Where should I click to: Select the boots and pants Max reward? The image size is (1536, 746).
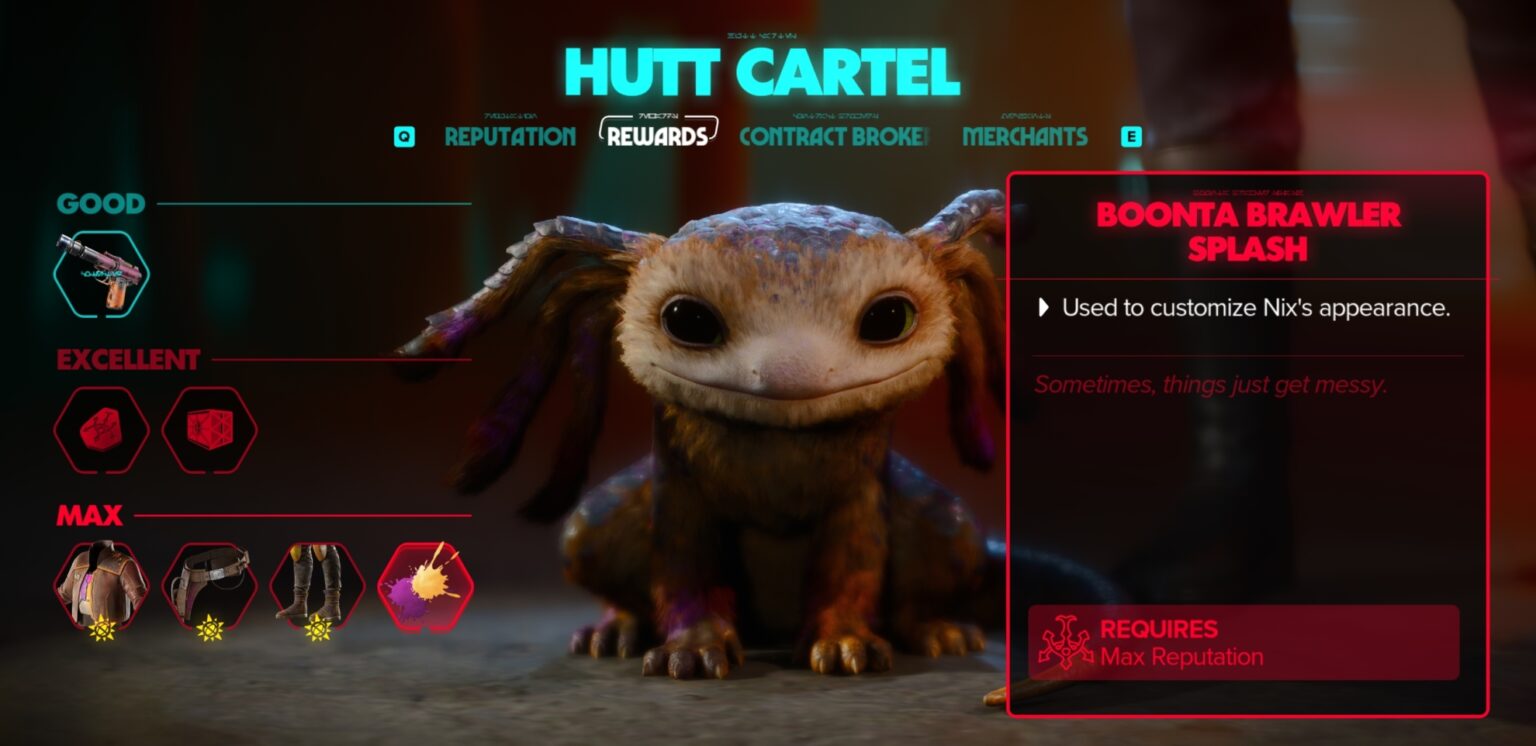coord(317,586)
